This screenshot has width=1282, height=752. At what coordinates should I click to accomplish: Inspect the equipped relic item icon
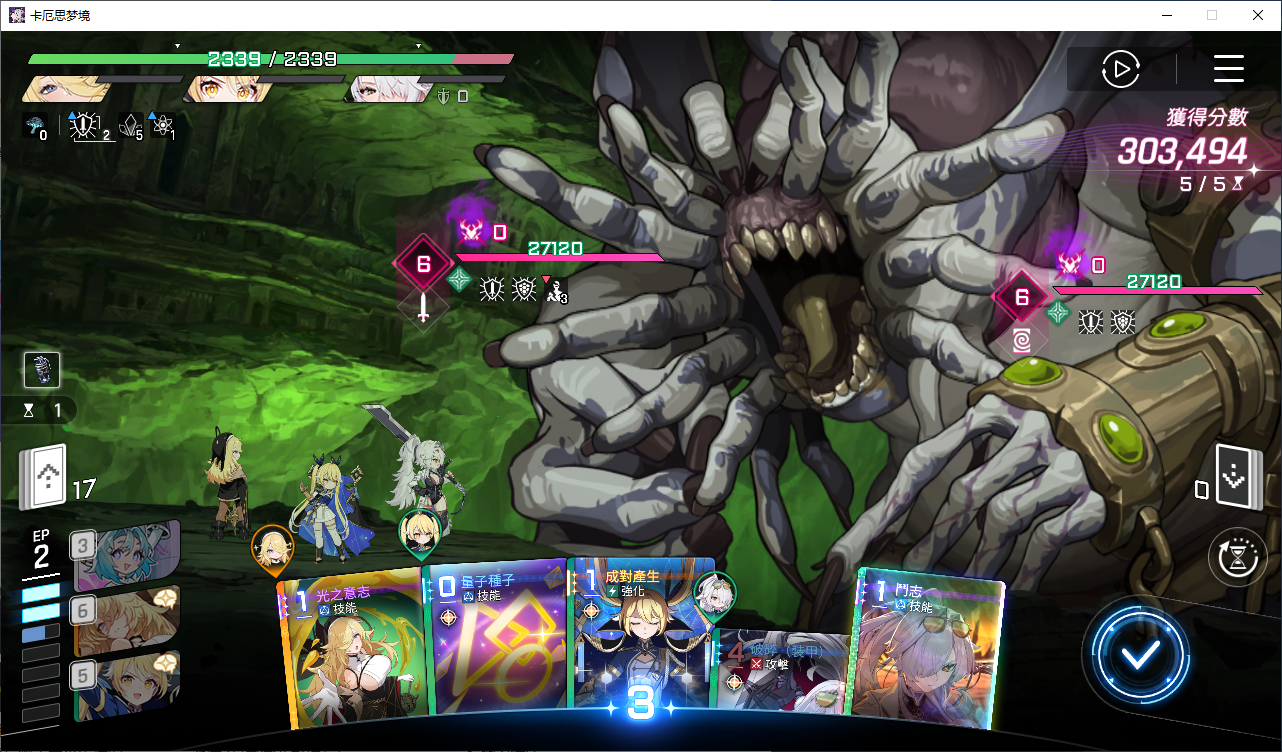click(x=42, y=370)
